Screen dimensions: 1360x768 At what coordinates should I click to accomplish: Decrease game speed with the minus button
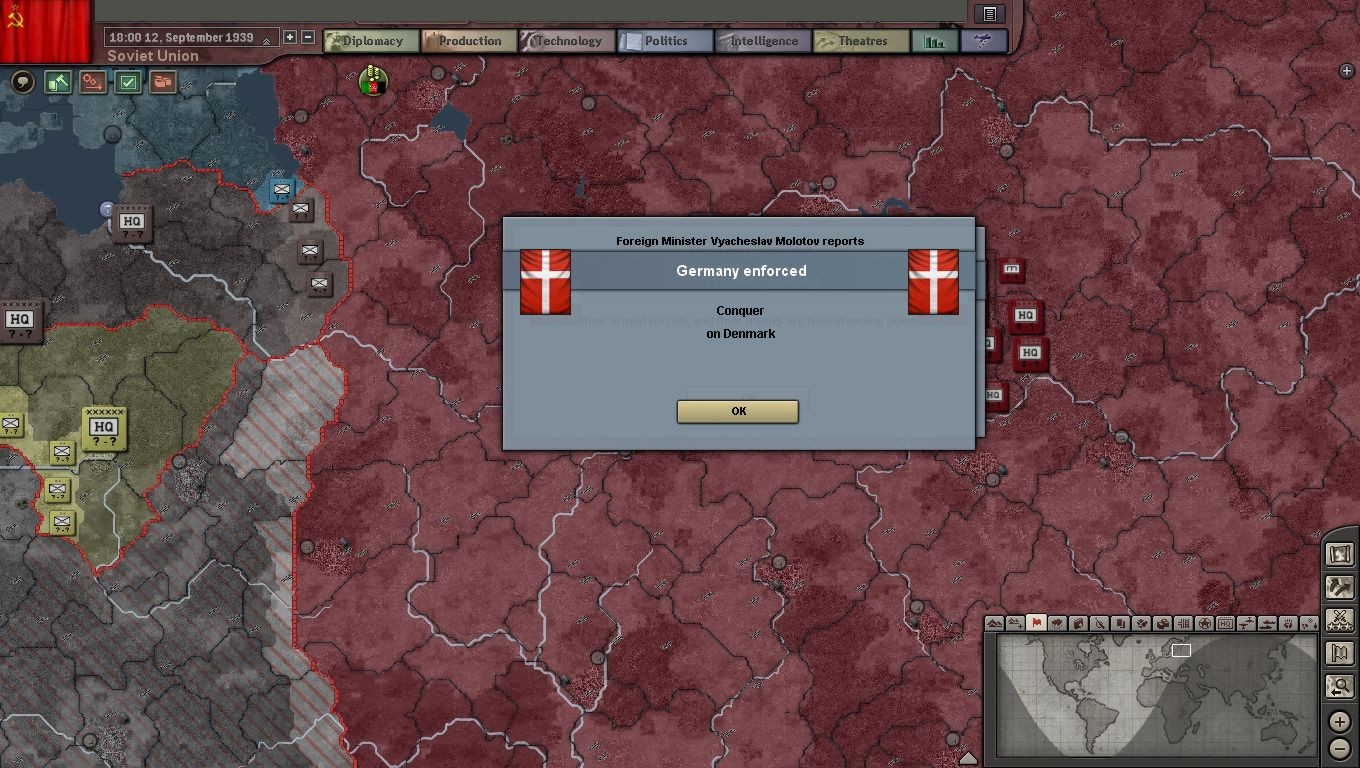tap(308, 37)
